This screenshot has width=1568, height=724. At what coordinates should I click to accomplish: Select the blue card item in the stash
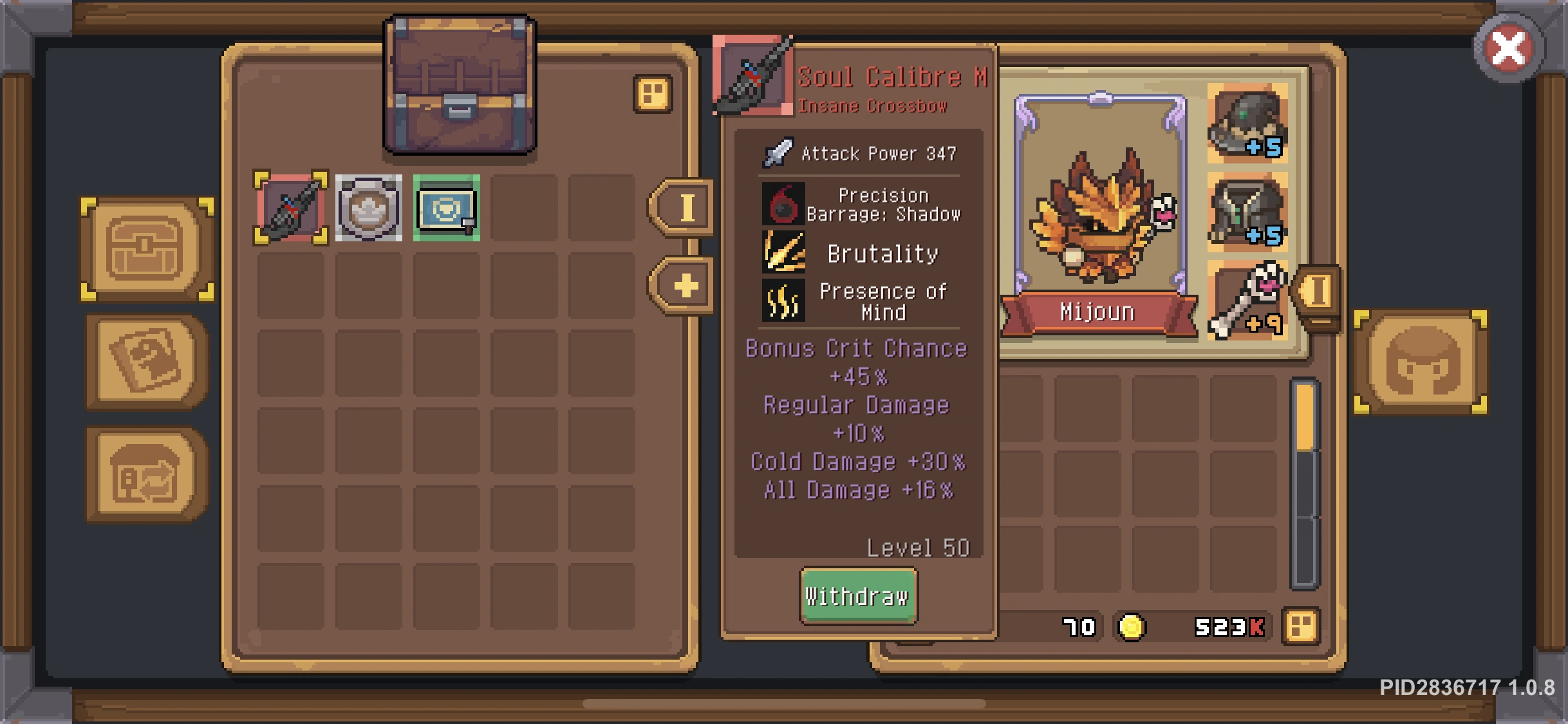pos(445,209)
